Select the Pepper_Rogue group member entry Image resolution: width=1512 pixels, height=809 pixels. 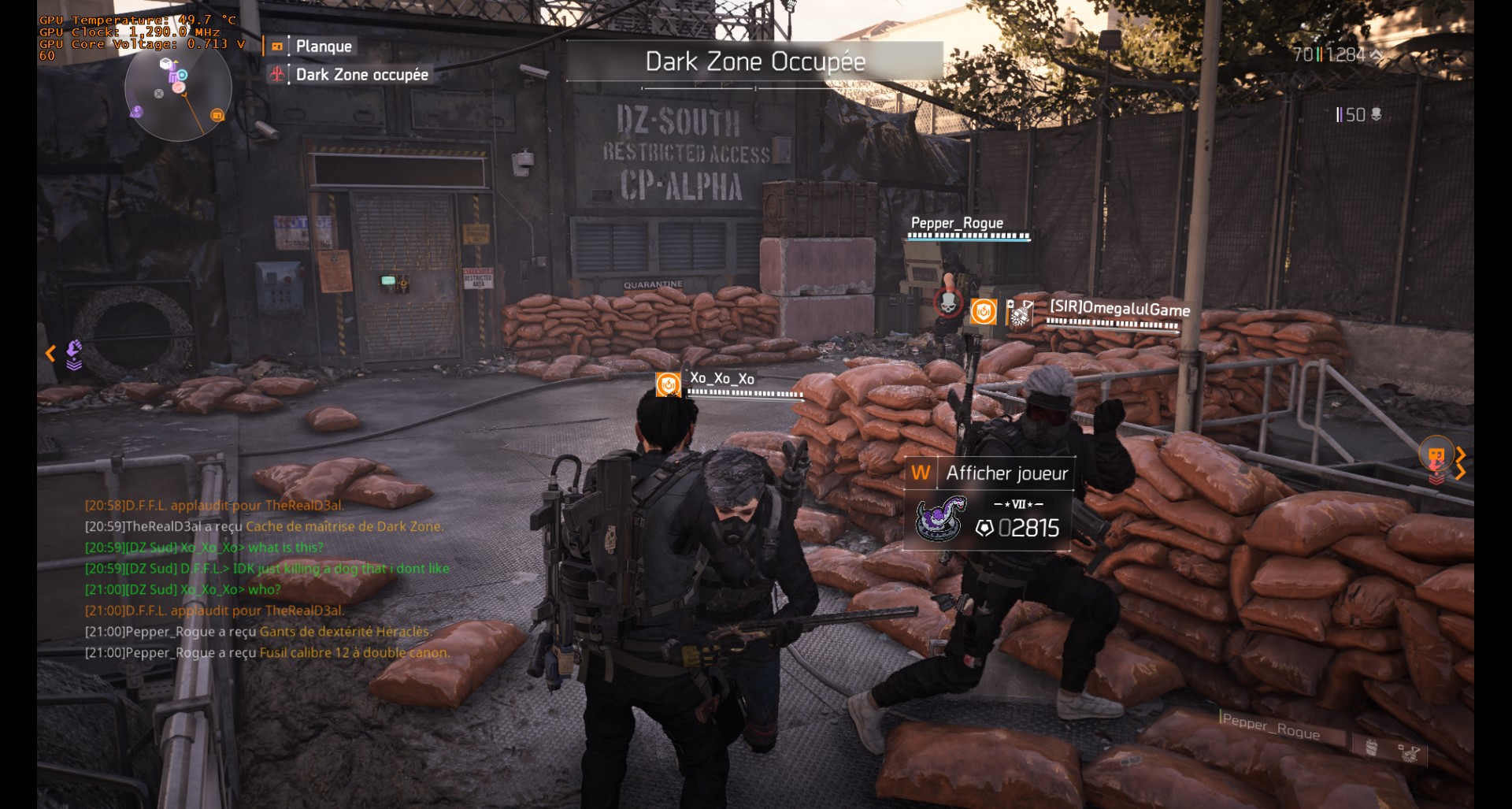click(x=1271, y=727)
